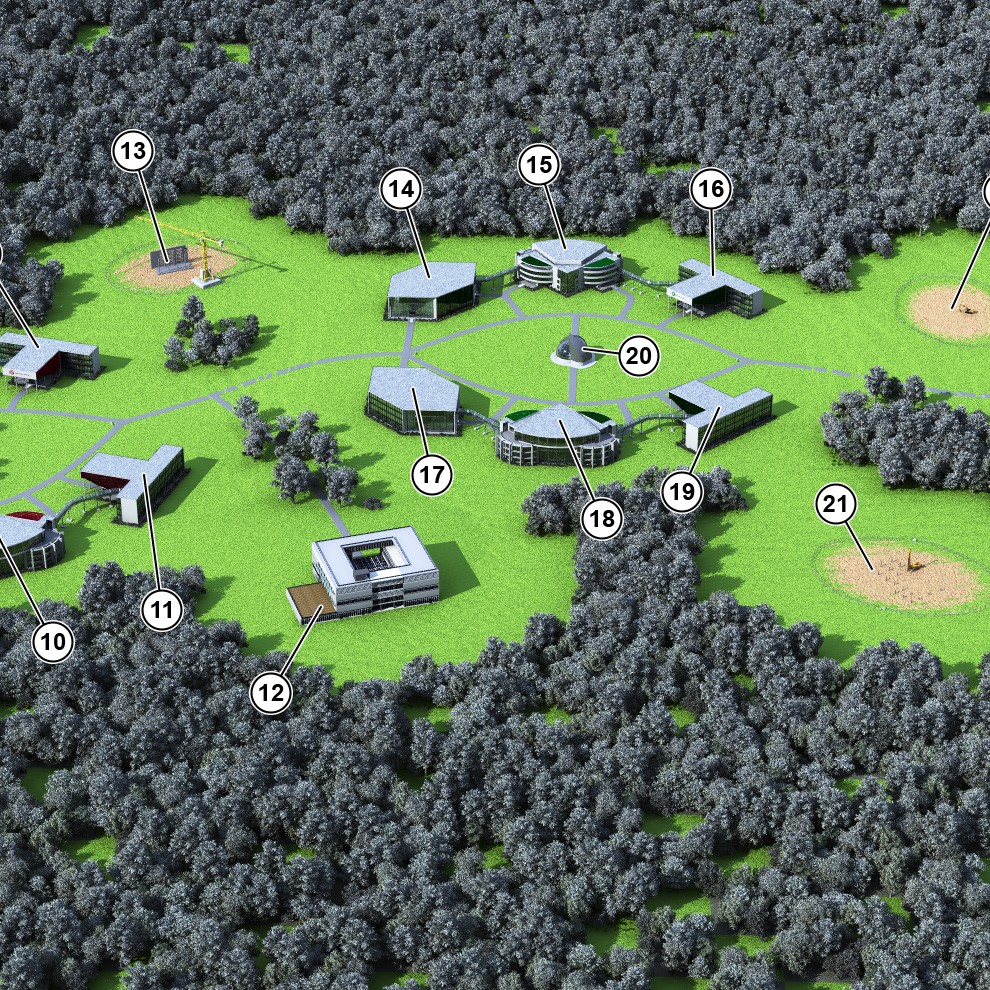This screenshot has width=990, height=990.
Task: Select the number 14 marker
Action: 402,188
